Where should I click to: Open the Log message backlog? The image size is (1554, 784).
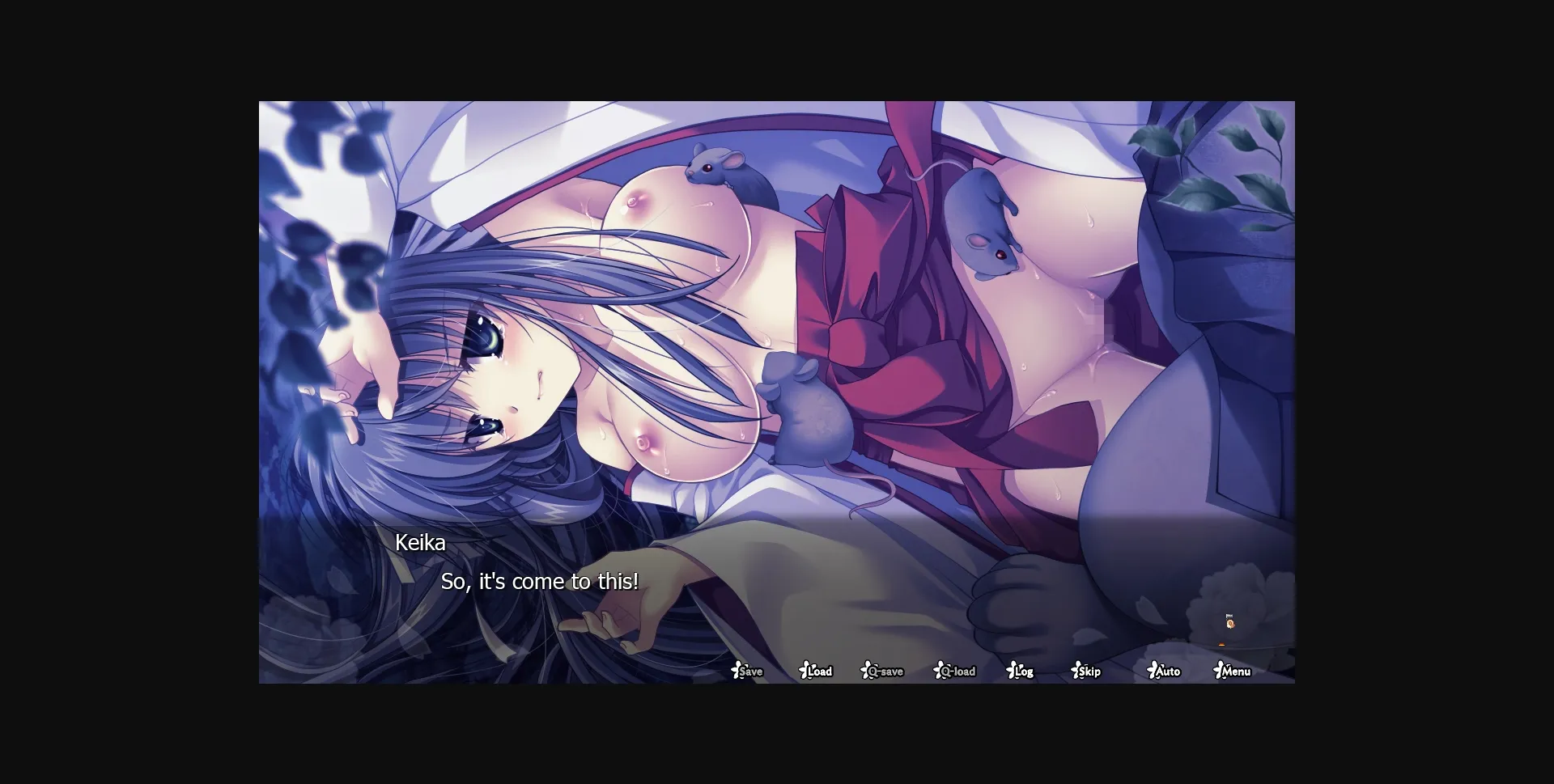(1022, 672)
